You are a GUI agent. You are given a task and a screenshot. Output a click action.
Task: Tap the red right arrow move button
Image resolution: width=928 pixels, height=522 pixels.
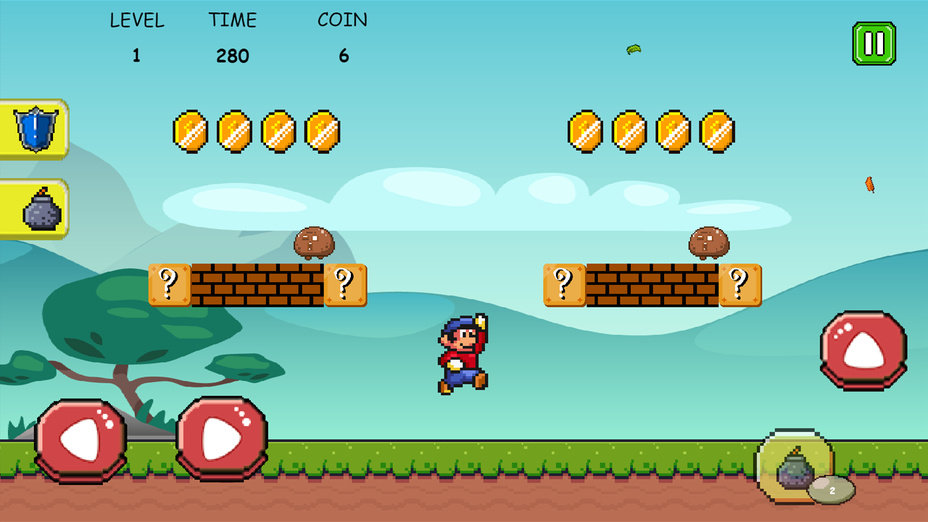click(x=222, y=438)
